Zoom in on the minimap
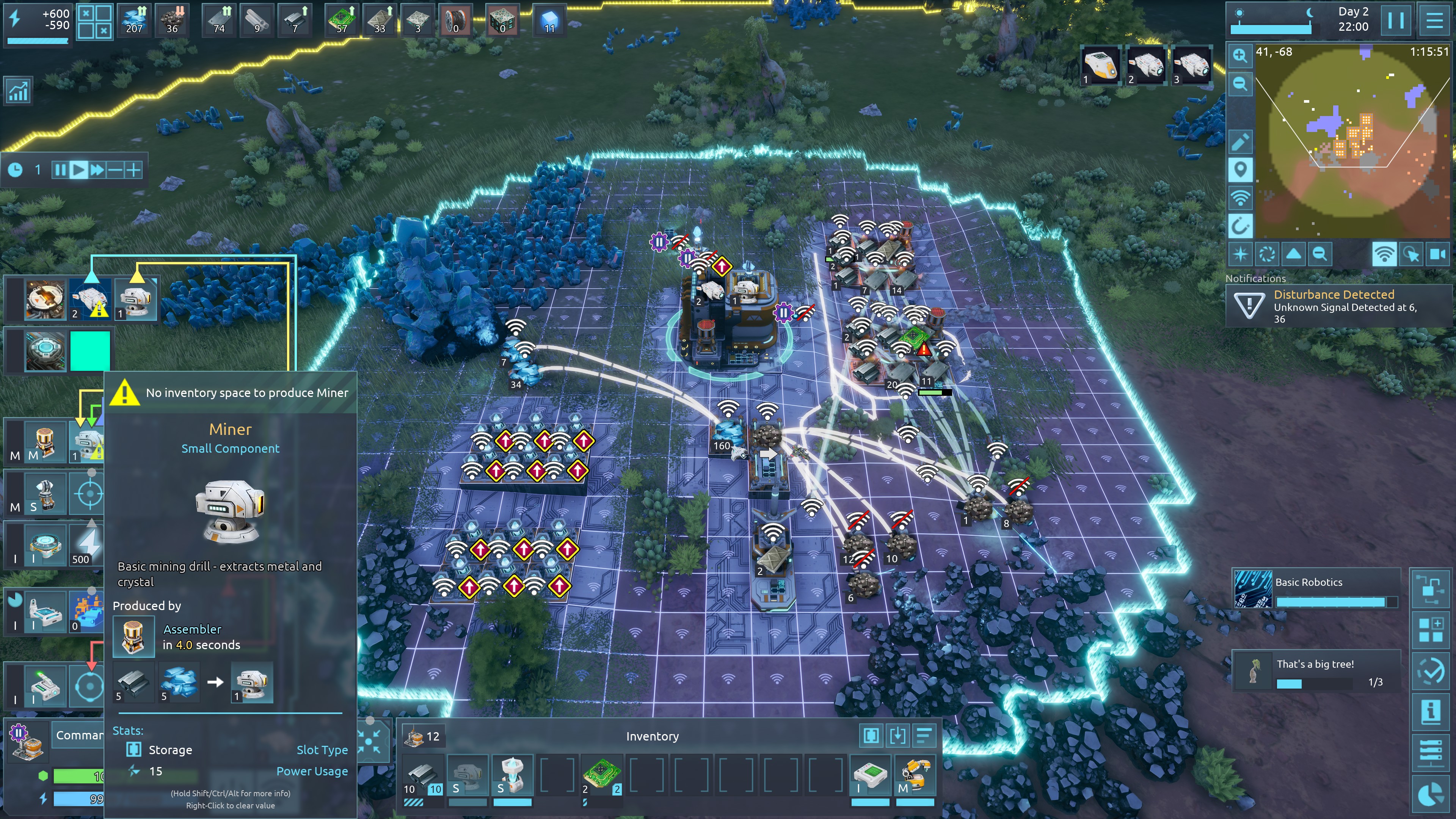Screen dimensions: 1456x819 1240,55
